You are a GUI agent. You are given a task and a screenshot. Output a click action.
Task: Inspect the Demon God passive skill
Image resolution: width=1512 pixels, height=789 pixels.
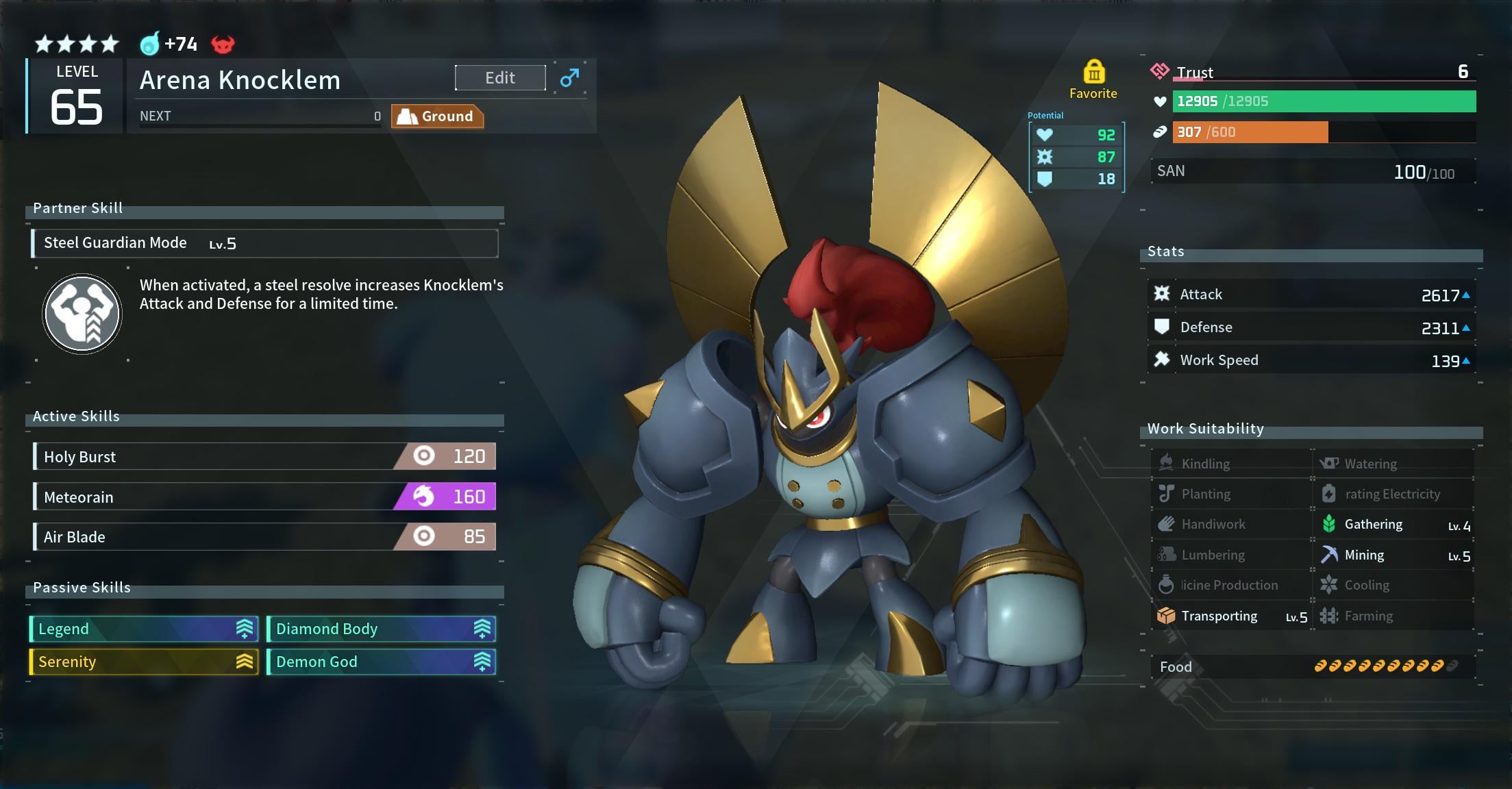coord(381,662)
